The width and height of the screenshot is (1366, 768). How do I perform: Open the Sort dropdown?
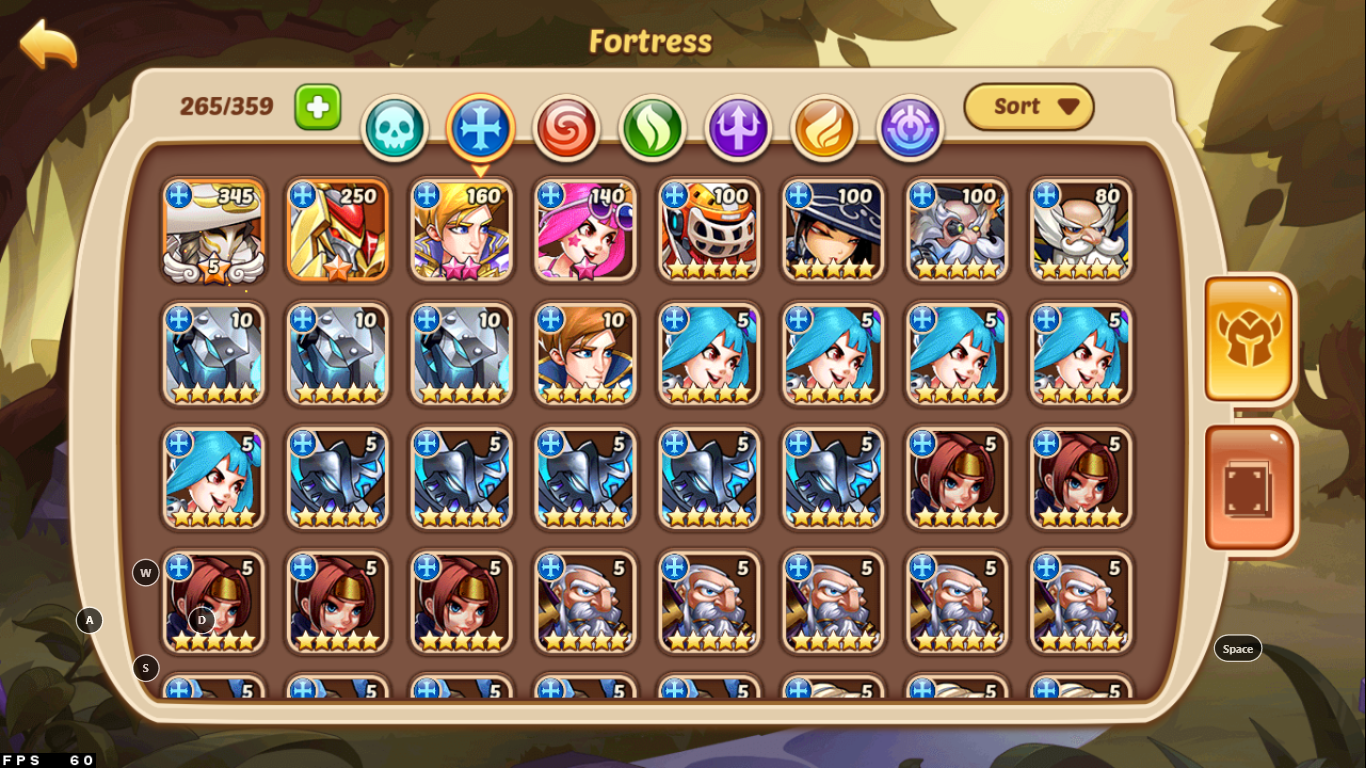tap(1029, 107)
